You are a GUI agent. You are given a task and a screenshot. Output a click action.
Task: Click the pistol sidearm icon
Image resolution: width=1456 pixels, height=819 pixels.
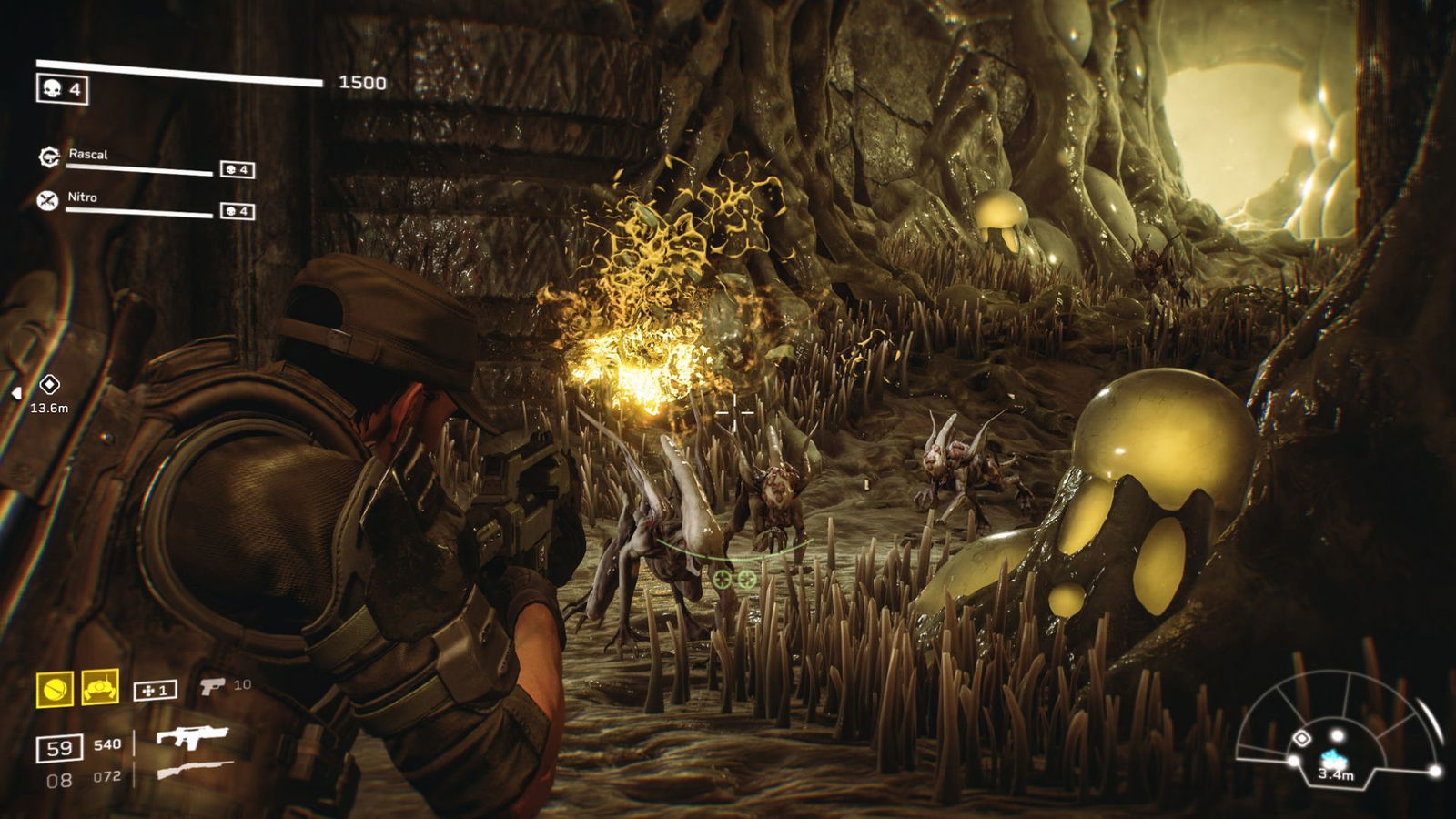click(x=214, y=686)
